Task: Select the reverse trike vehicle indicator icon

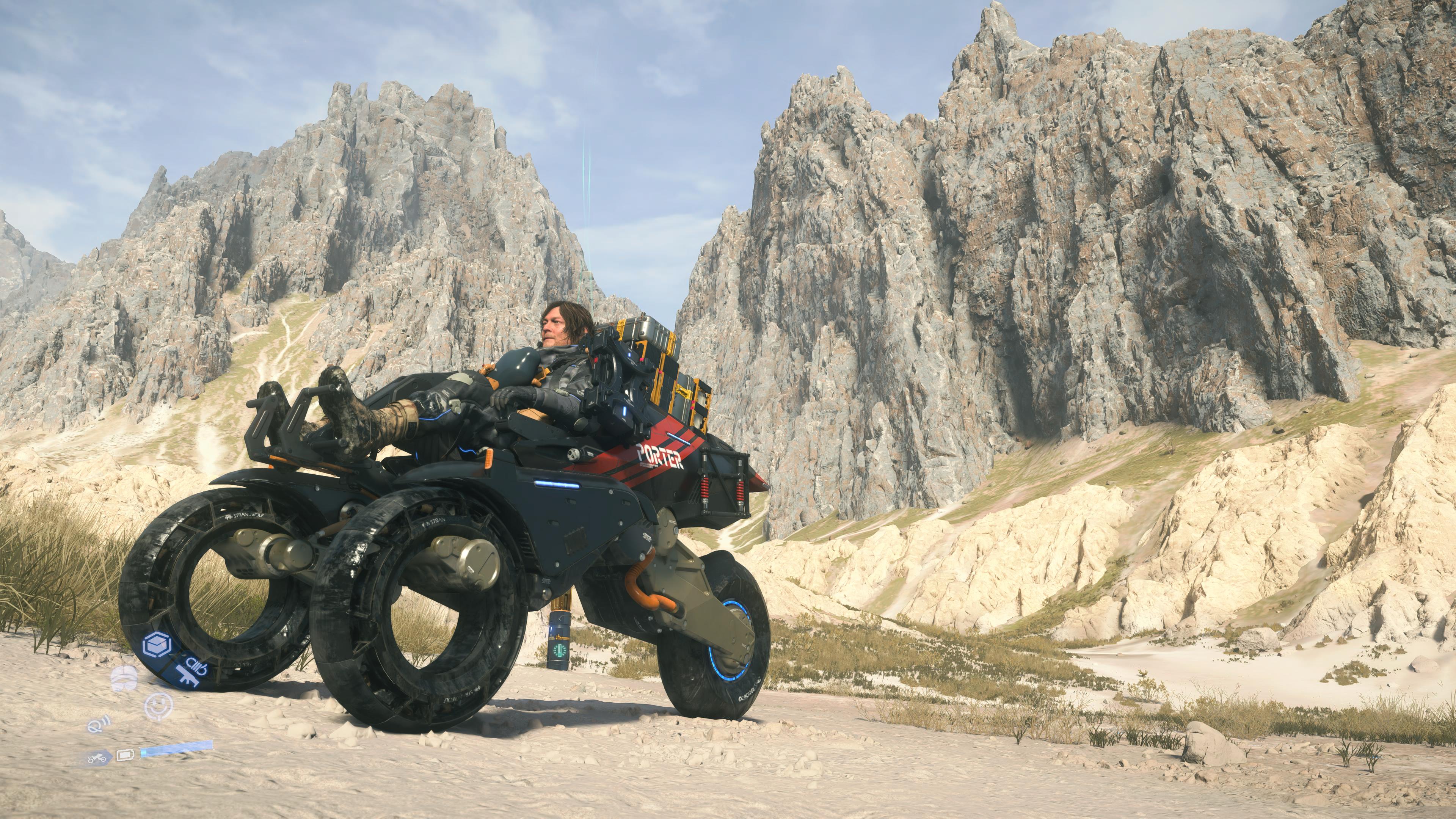Action: [97, 758]
